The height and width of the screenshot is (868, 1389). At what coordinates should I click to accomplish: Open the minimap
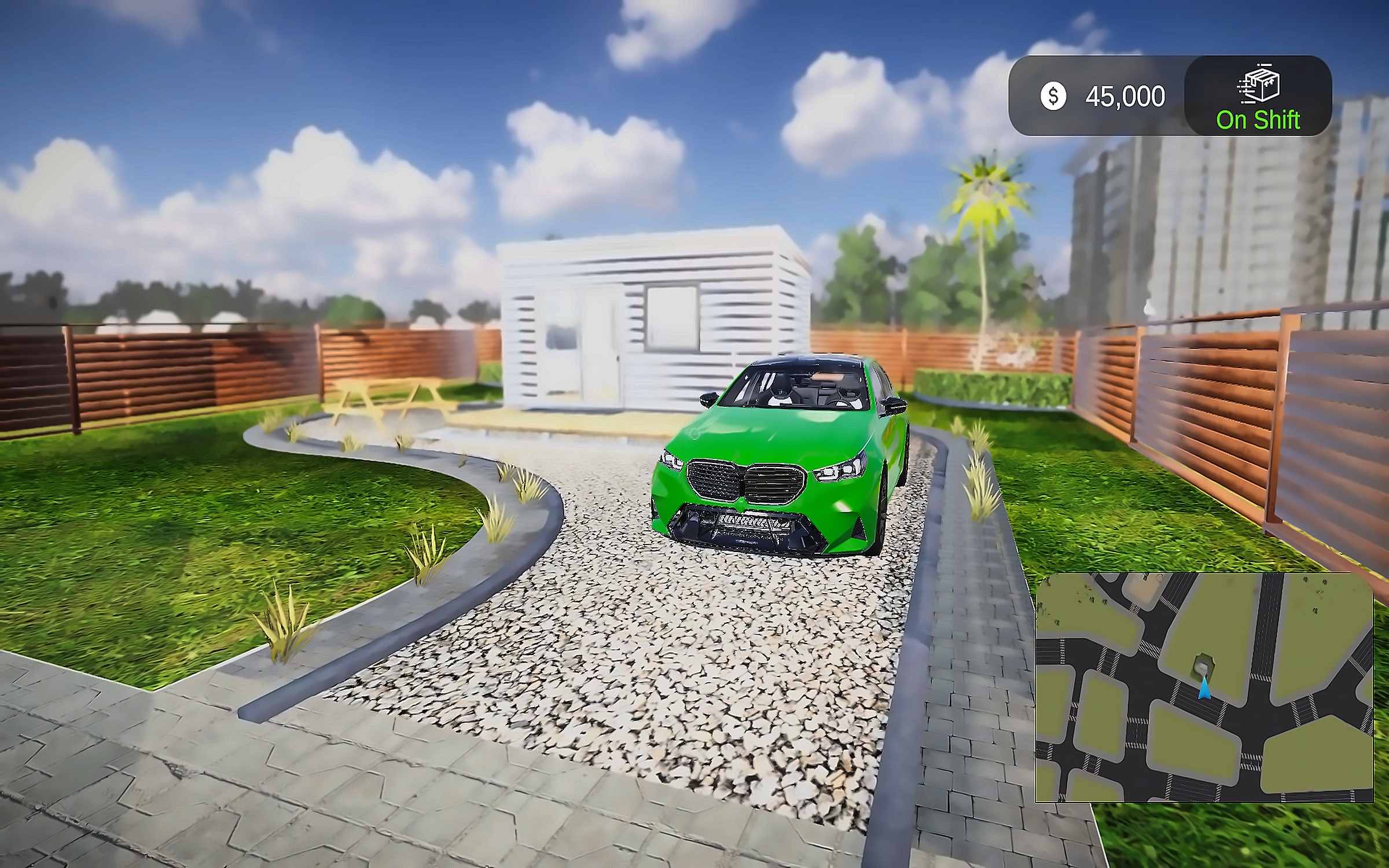point(1204,687)
